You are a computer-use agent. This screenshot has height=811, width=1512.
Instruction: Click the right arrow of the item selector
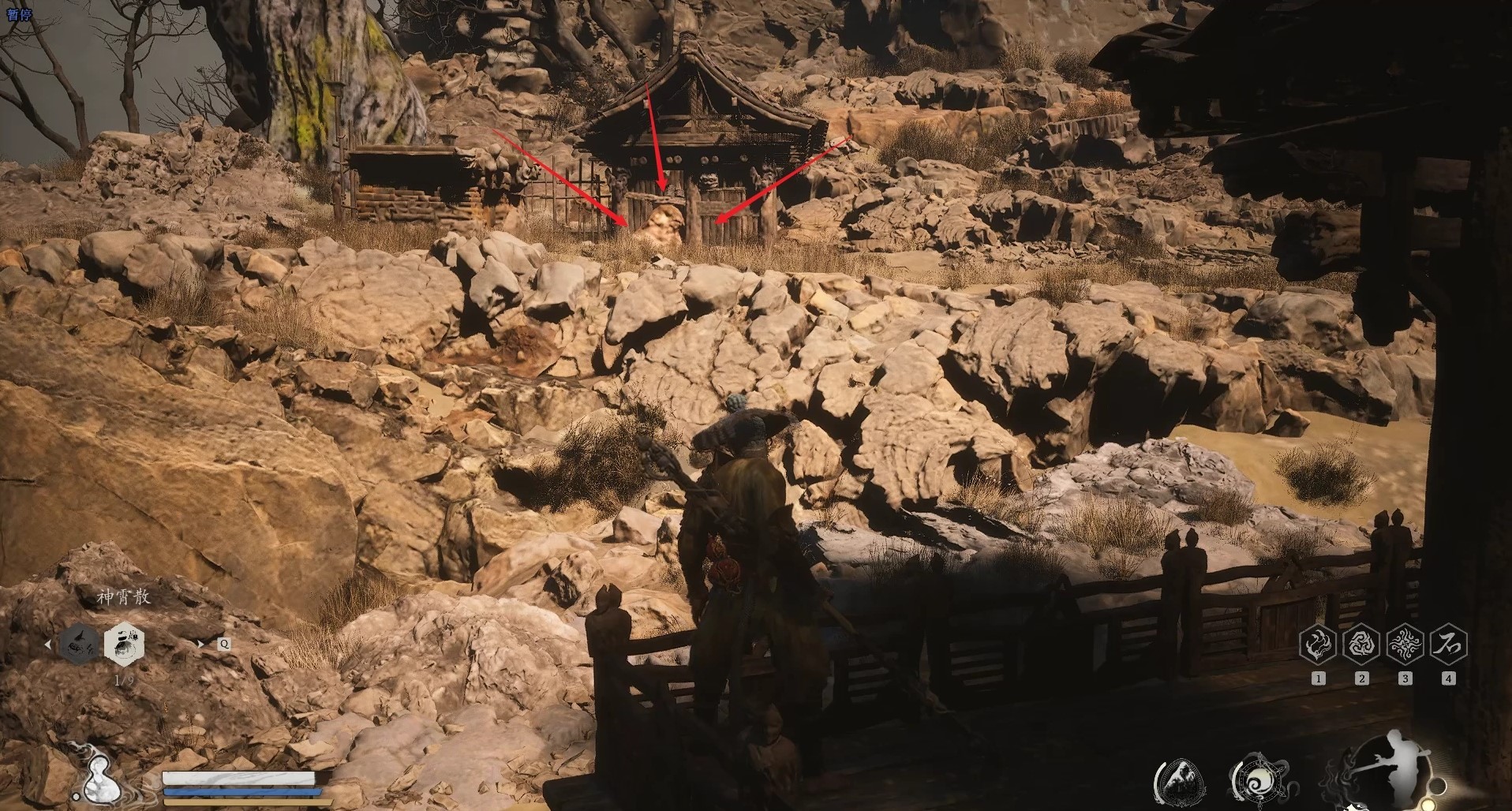click(200, 644)
